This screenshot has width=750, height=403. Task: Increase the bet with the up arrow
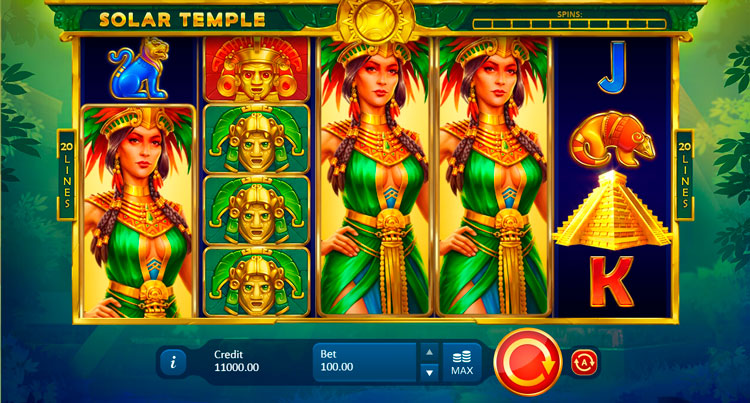(428, 352)
